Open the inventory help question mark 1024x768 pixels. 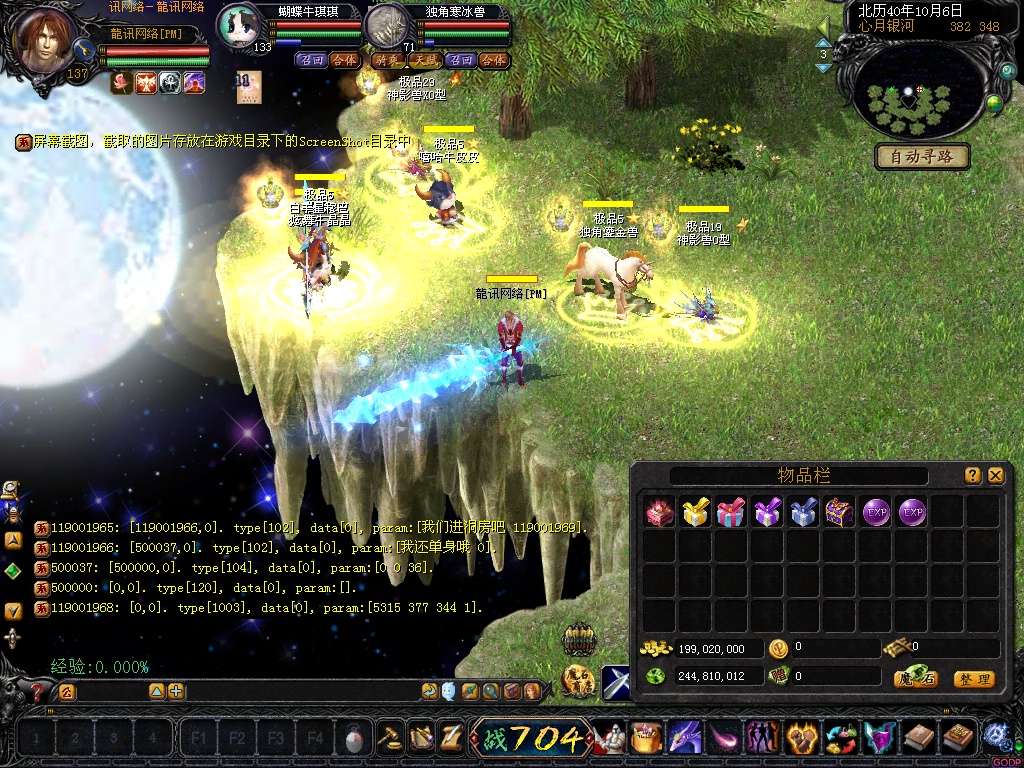click(972, 476)
